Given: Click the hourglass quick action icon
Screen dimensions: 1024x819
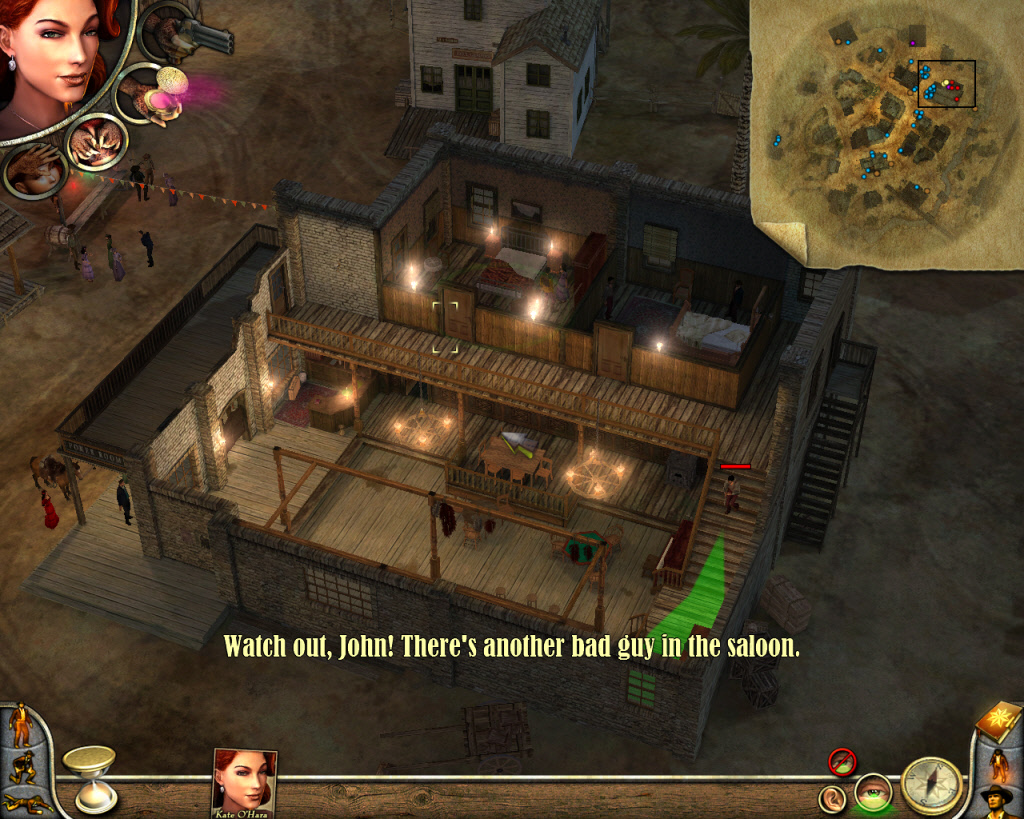Looking at the screenshot, I should coord(89,776).
